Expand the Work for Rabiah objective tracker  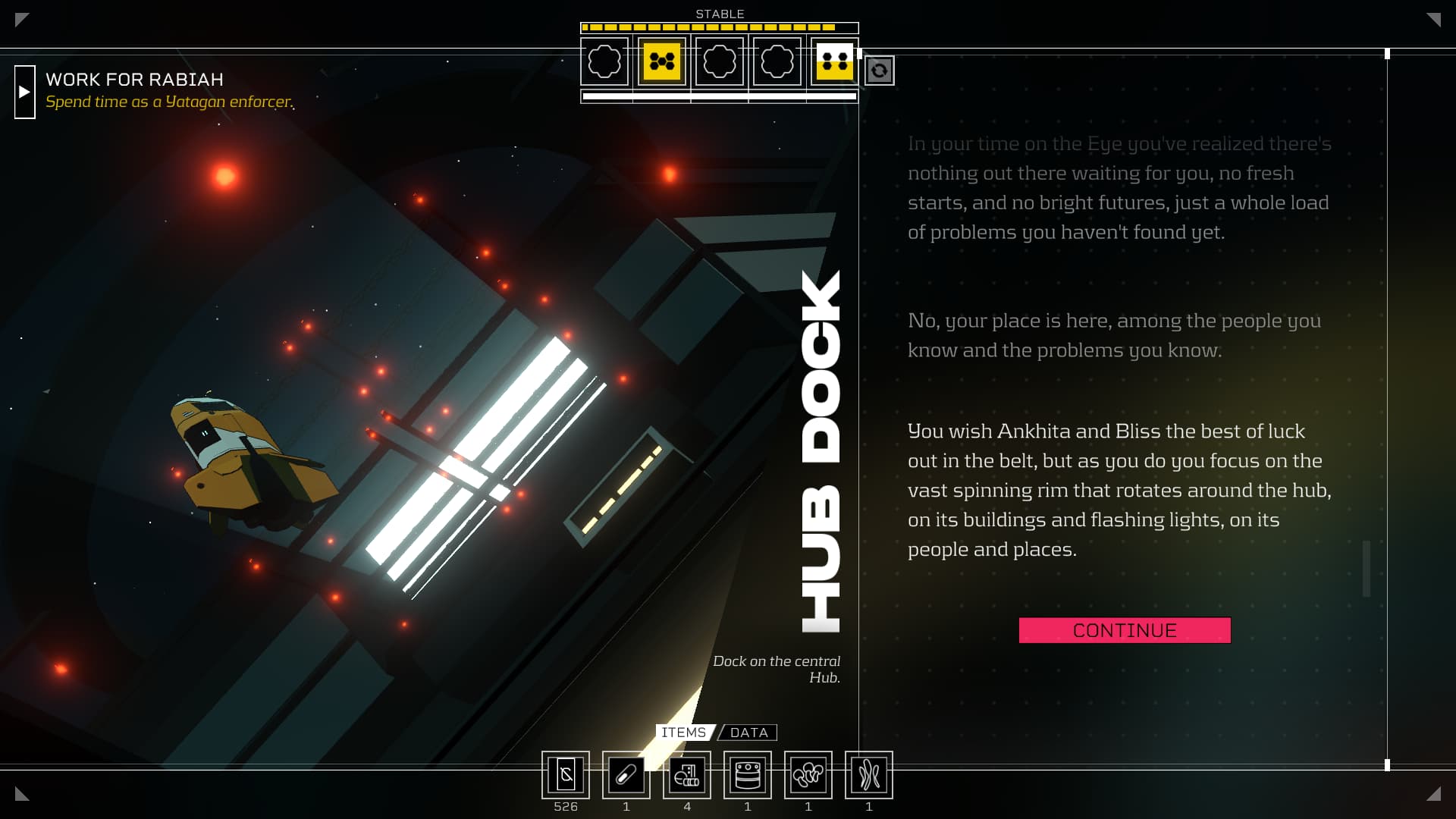tap(25, 92)
